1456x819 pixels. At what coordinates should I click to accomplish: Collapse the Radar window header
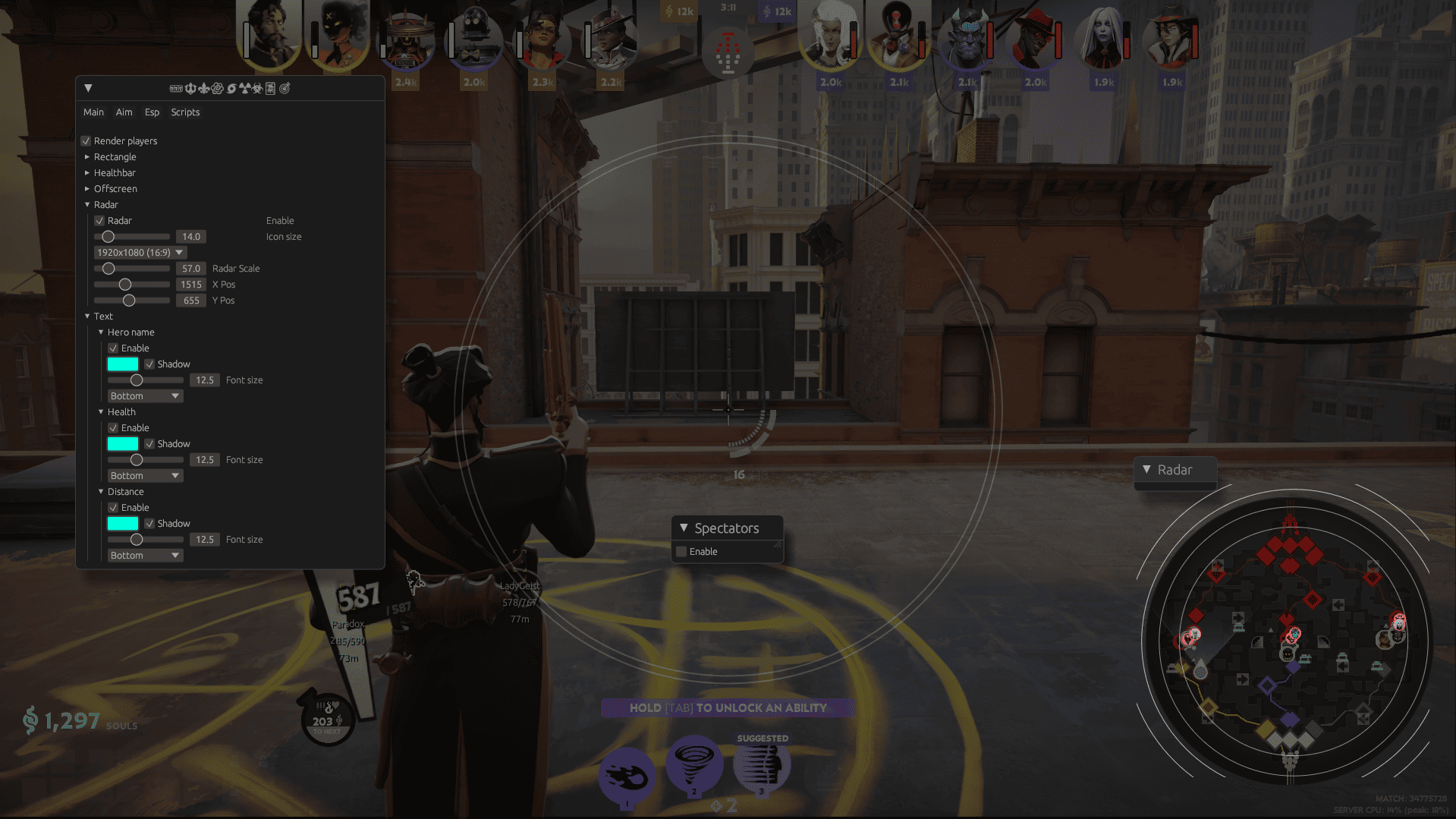pyautogui.click(x=1146, y=470)
